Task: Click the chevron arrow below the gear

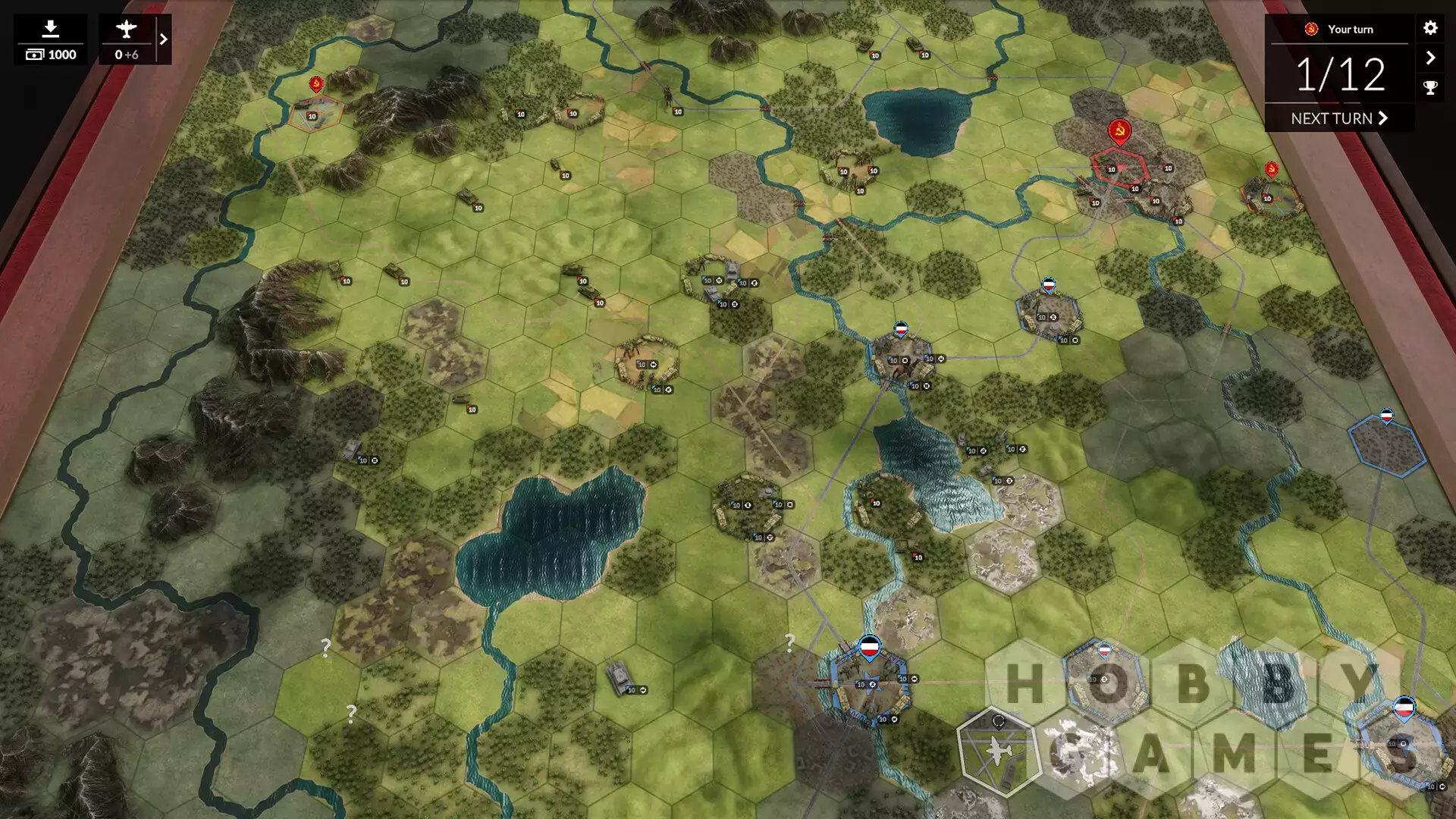Action: pos(1430,58)
